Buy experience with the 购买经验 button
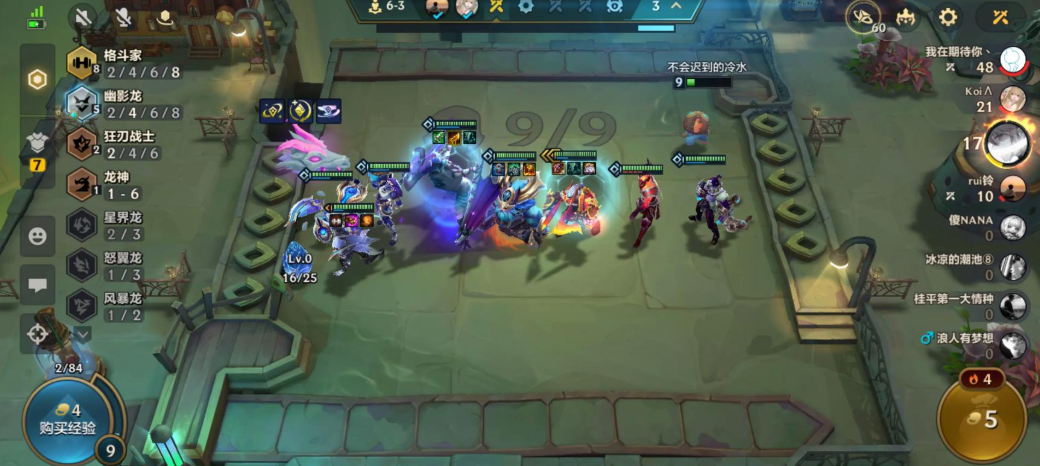 point(68,419)
